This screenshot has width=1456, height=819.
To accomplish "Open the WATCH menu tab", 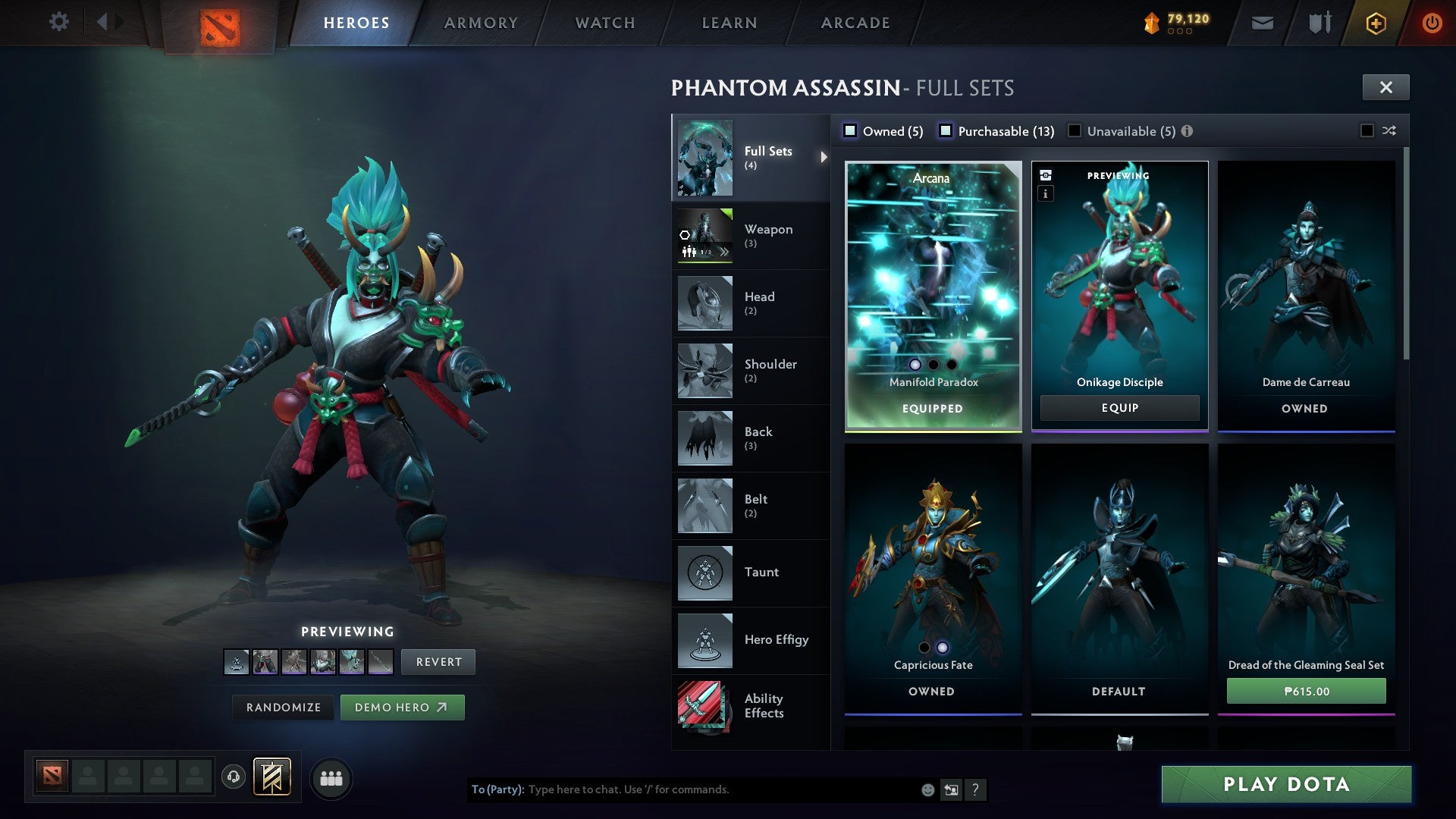I will [x=605, y=22].
